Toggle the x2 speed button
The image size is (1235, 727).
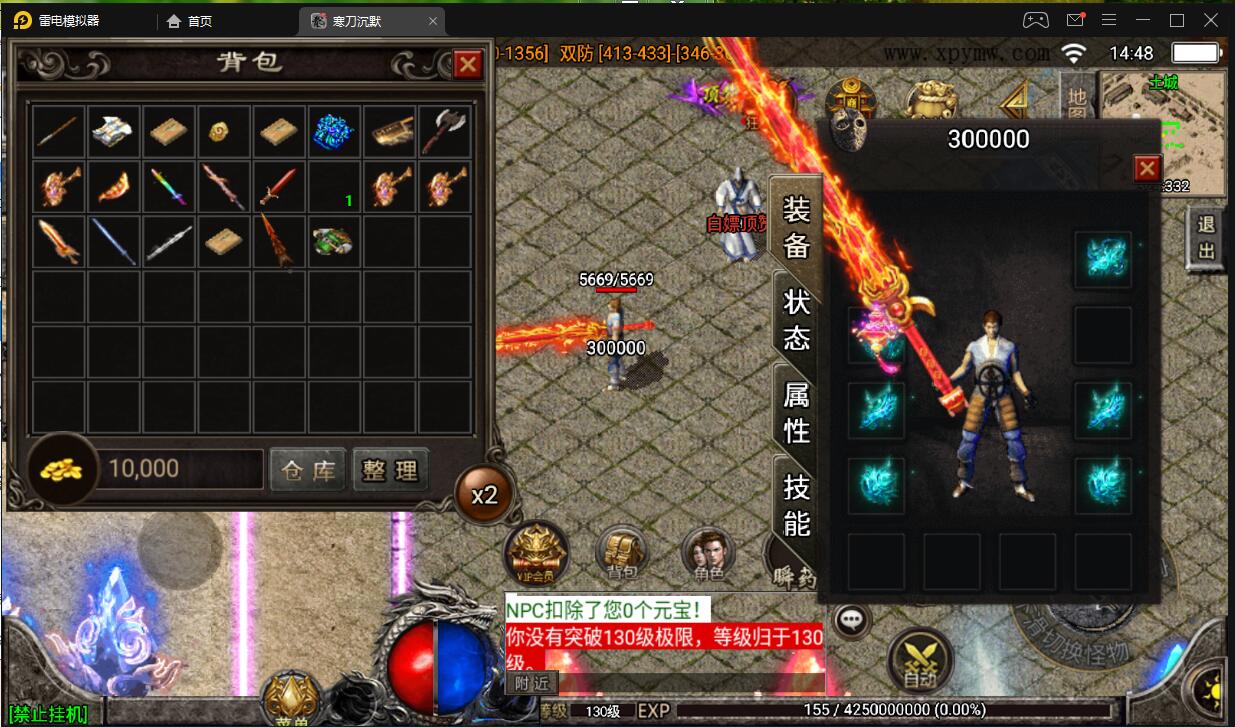485,494
